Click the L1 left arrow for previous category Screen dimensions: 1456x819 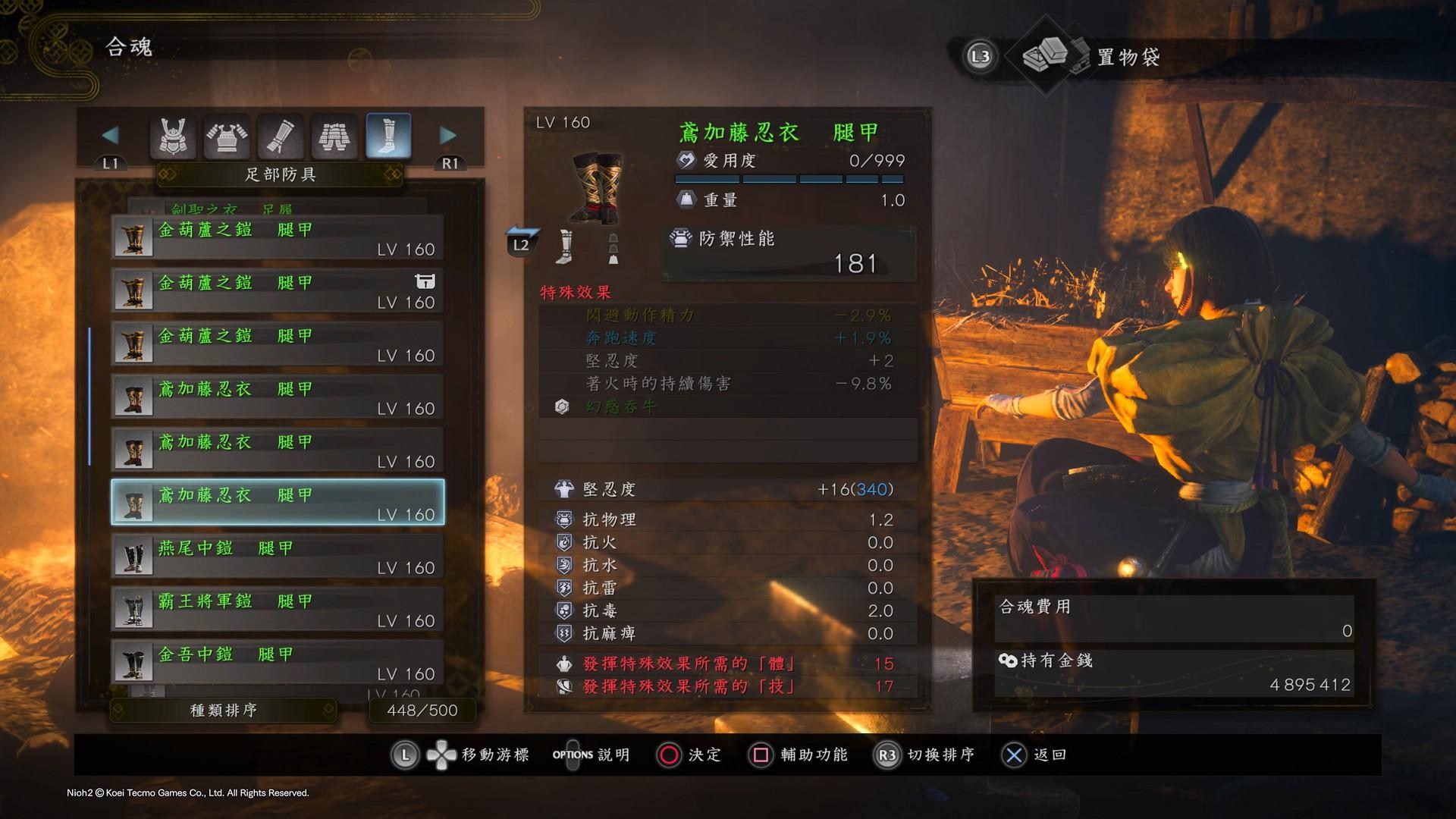click(111, 135)
